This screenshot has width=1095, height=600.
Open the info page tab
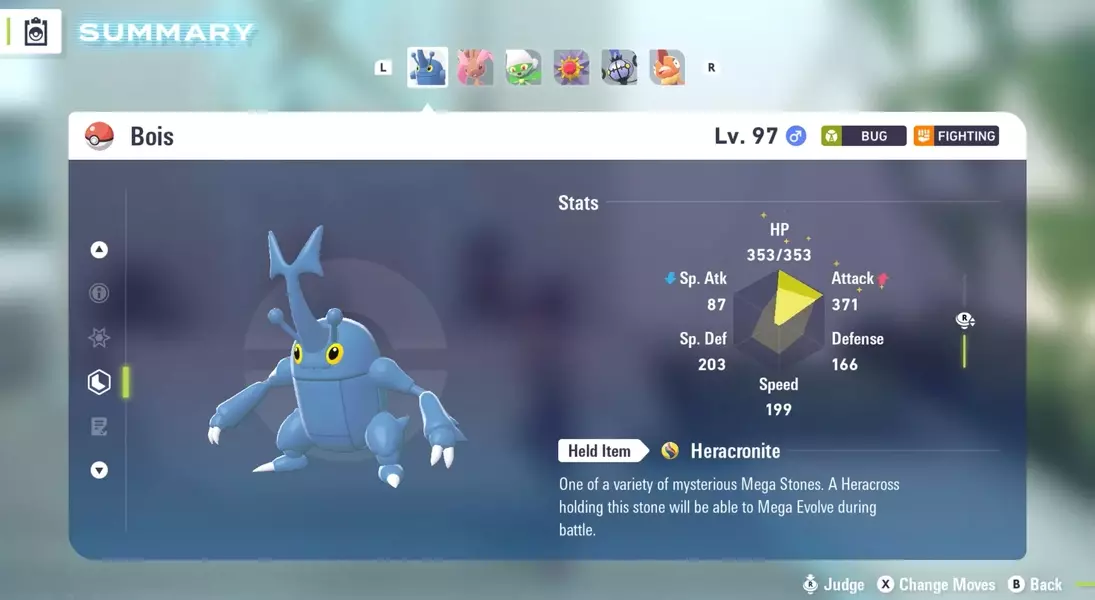point(99,294)
